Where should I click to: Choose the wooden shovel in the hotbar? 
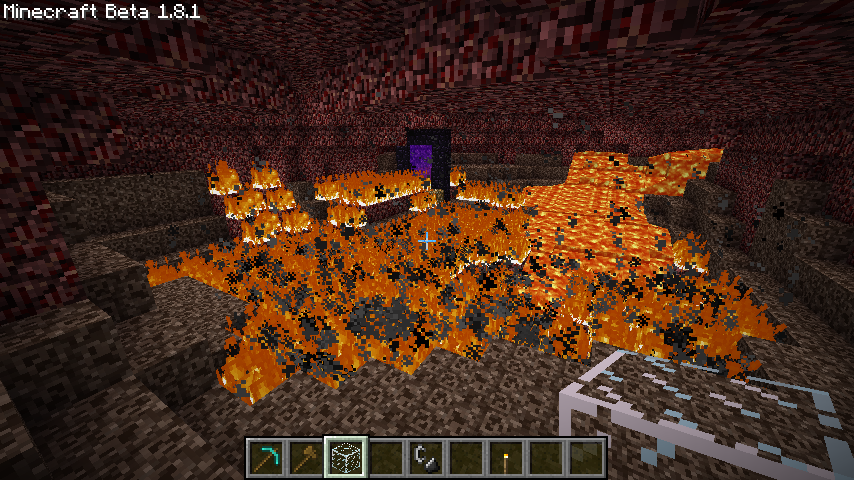coord(307,457)
